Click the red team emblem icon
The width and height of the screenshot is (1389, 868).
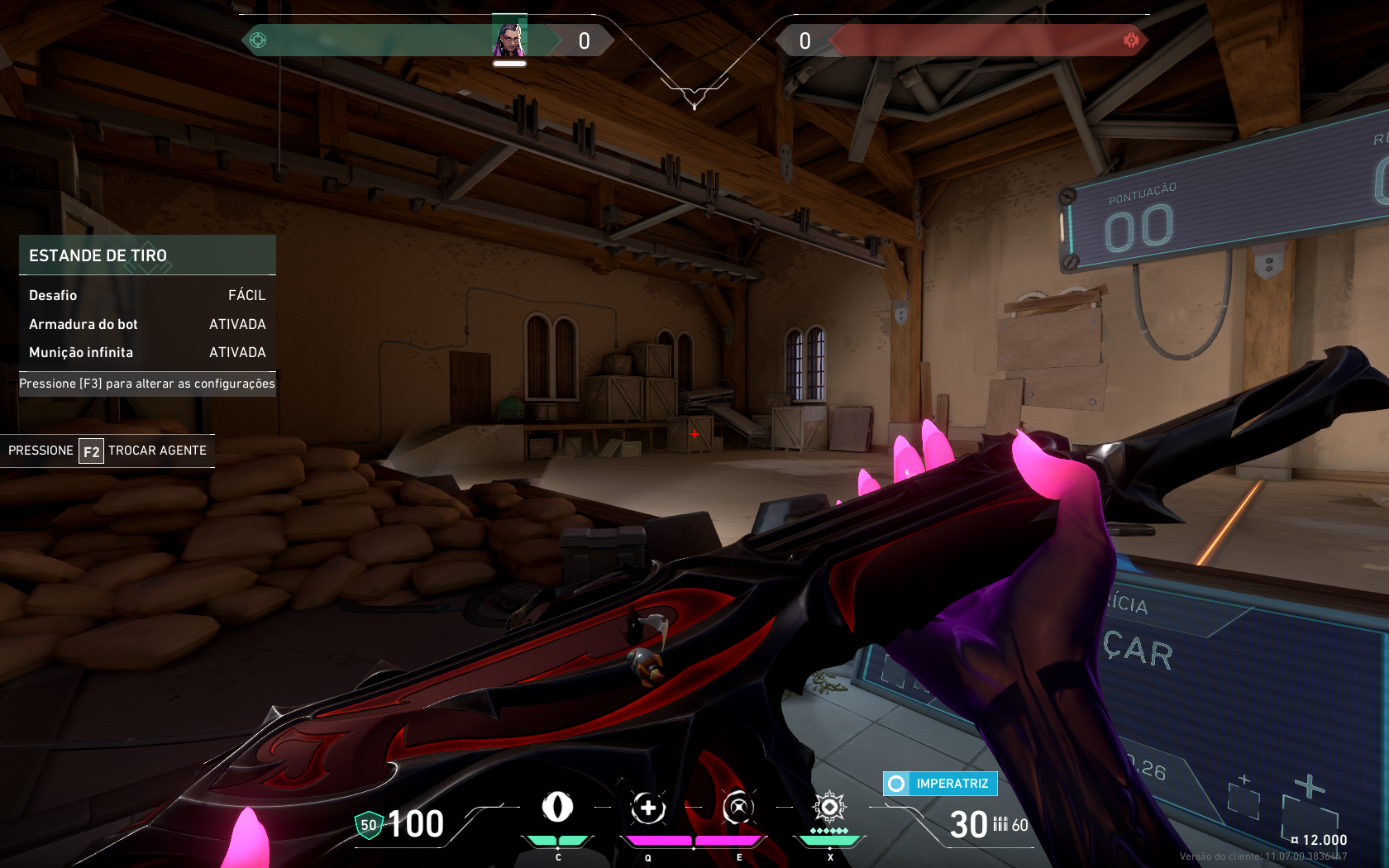(1131, 40)
